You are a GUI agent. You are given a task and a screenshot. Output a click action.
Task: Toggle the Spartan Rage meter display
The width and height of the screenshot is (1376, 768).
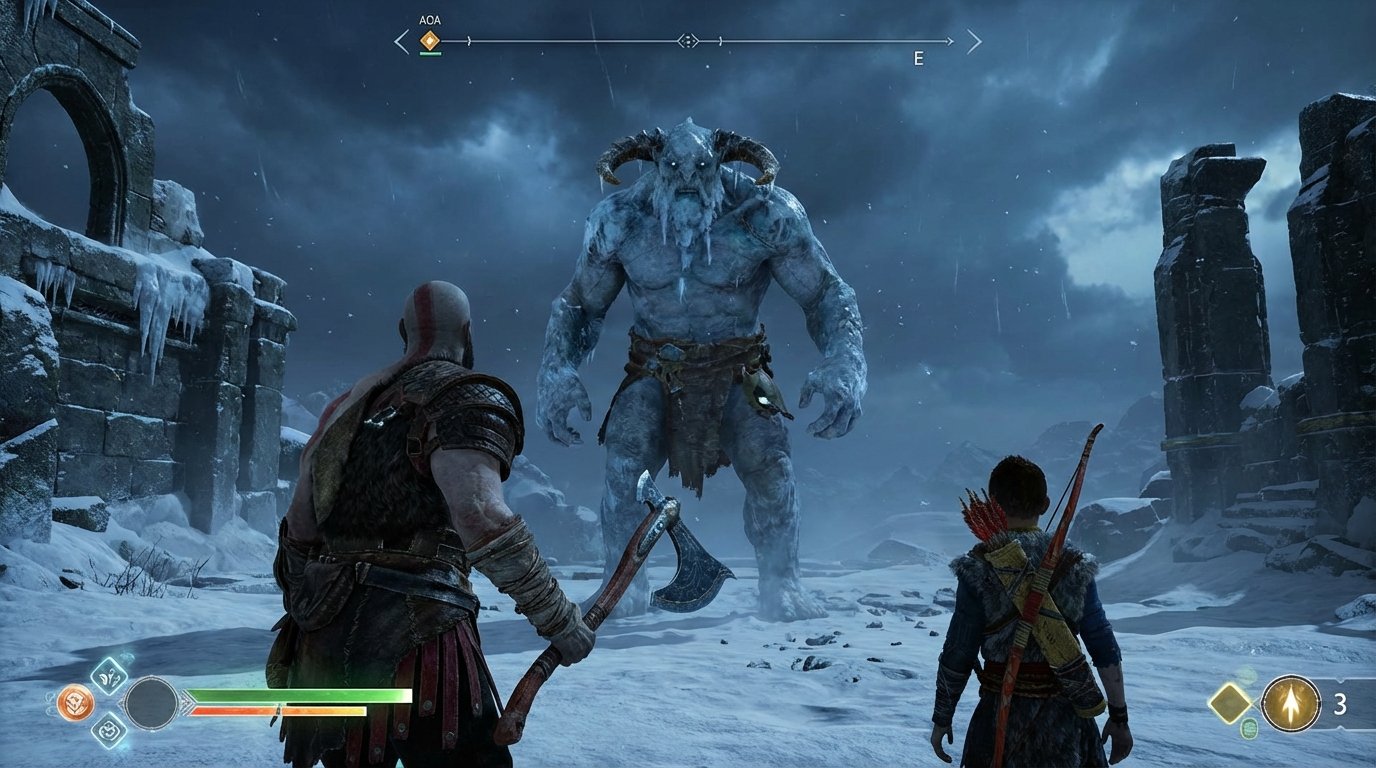click(279, 711)
